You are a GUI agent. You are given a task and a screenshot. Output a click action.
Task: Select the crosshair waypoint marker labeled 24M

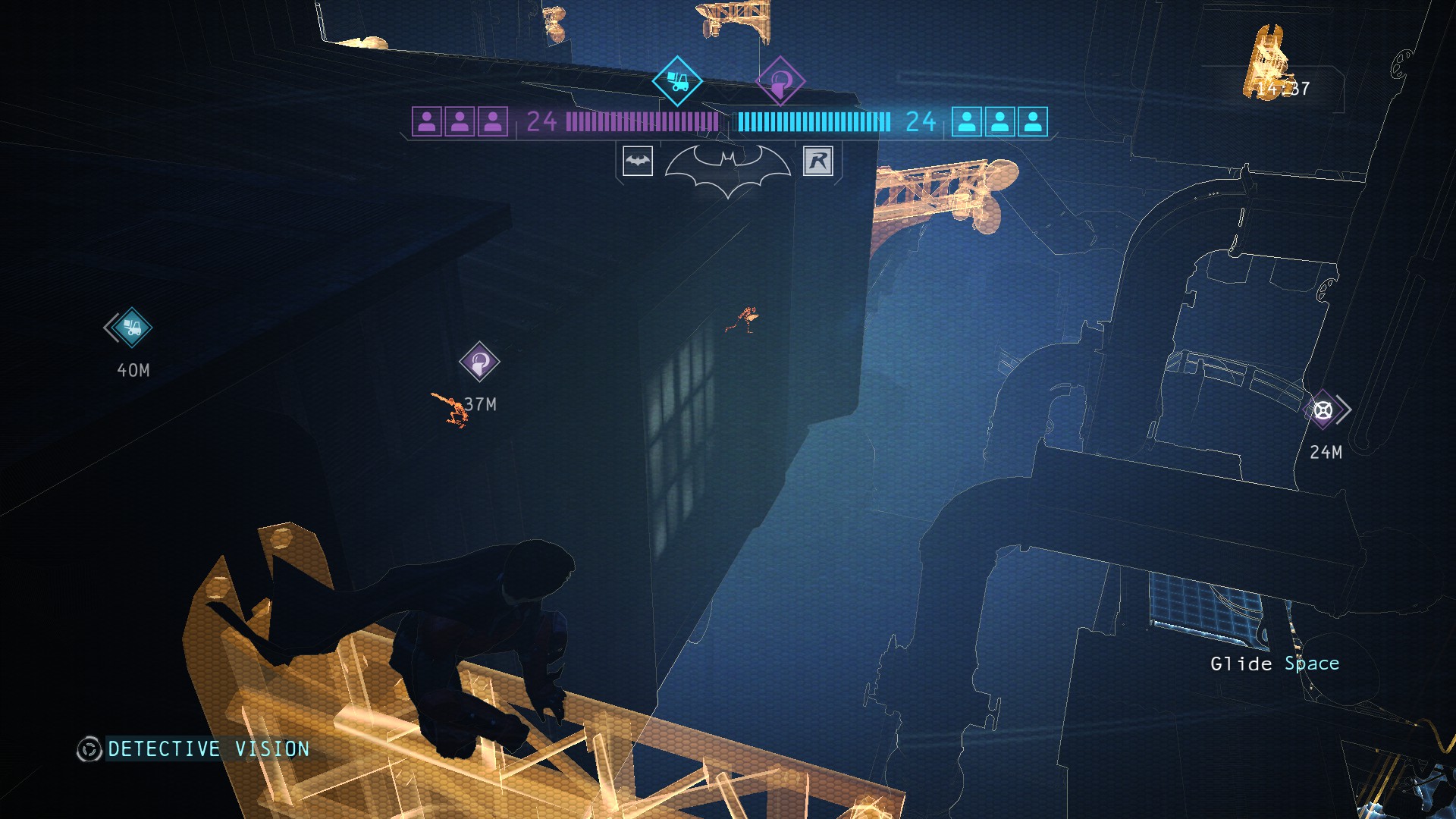[1323, 410]
